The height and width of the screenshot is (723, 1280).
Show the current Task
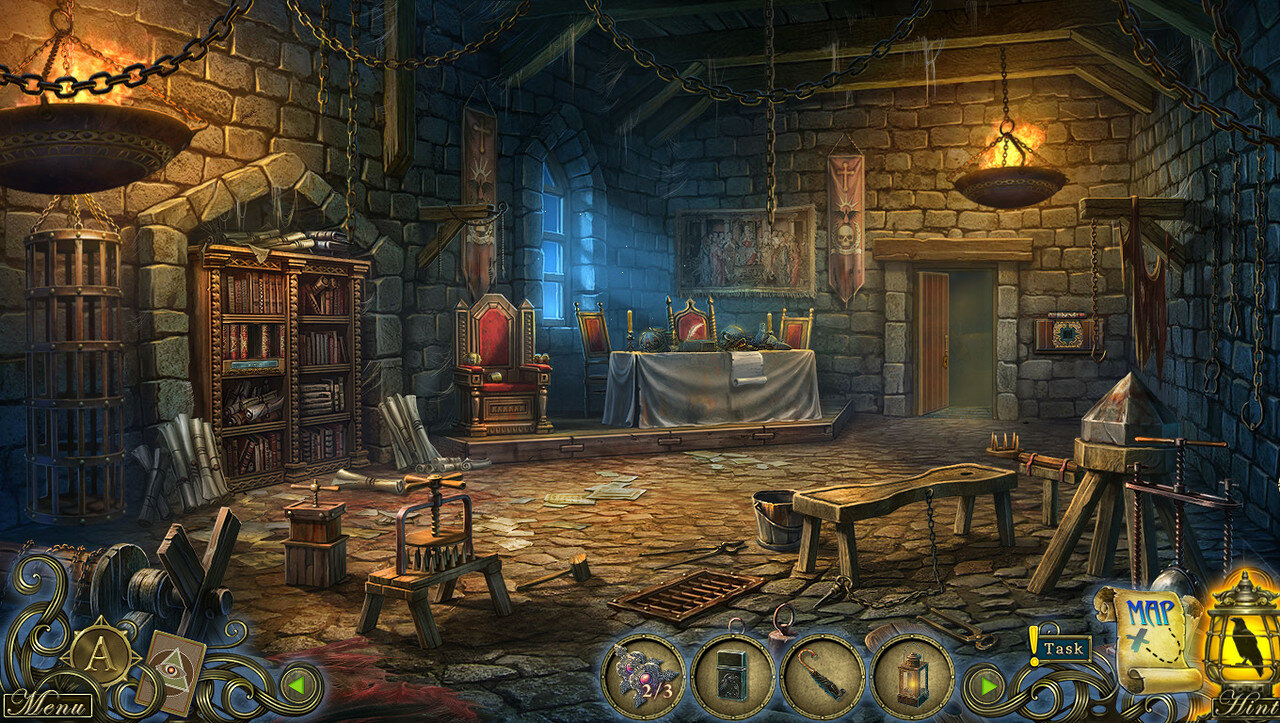coord(1061,648)
